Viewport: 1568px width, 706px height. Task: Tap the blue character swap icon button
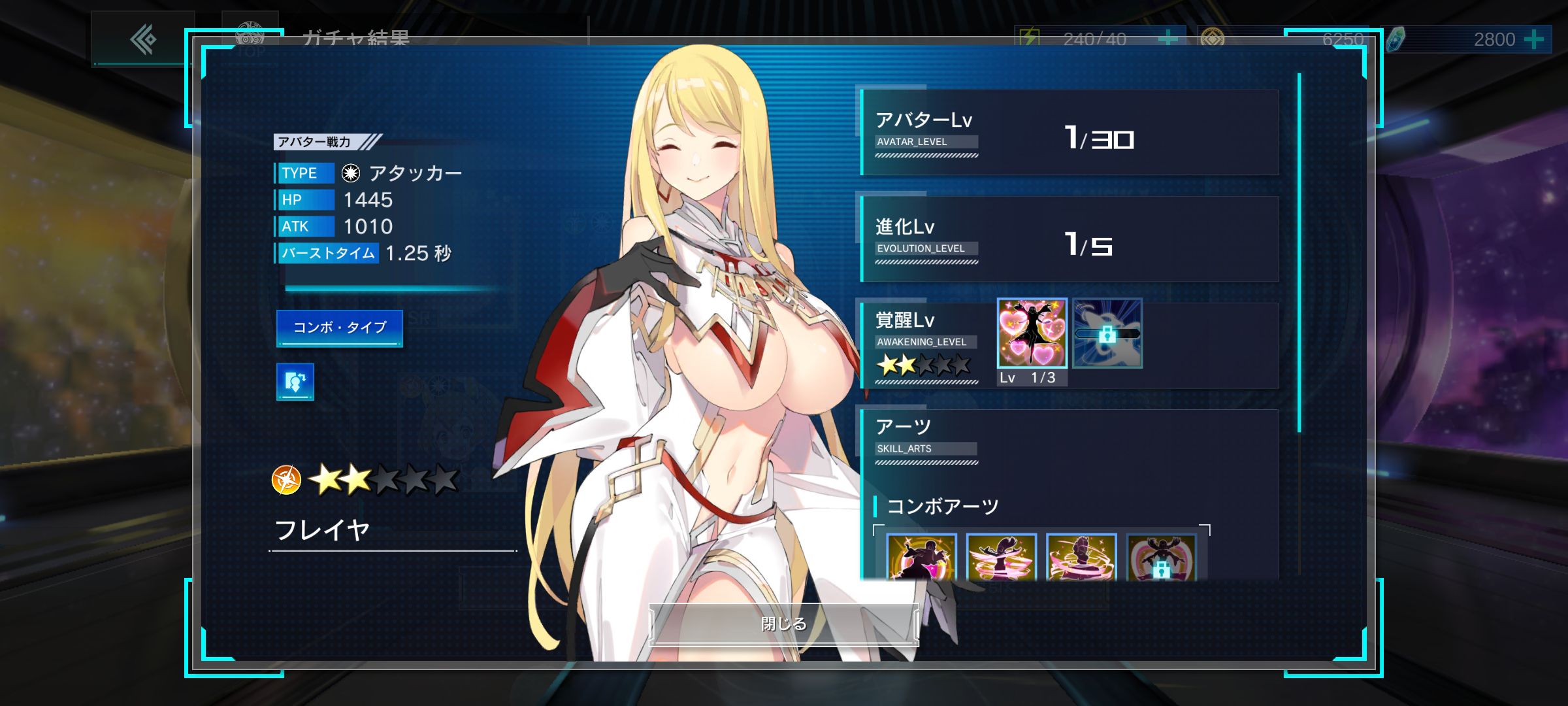click(295, 382)
